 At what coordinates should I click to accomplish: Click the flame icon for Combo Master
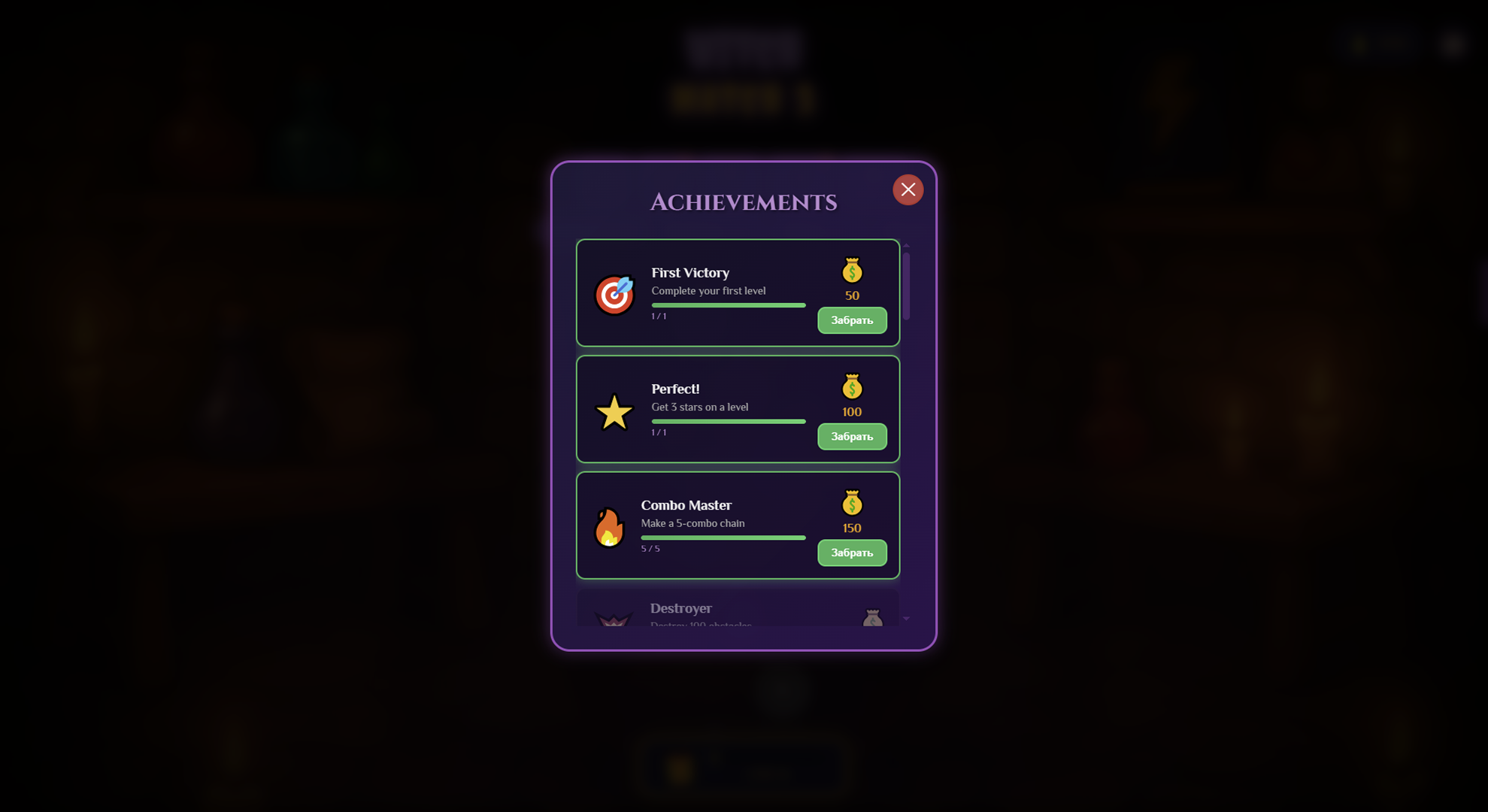click(608, 526)
